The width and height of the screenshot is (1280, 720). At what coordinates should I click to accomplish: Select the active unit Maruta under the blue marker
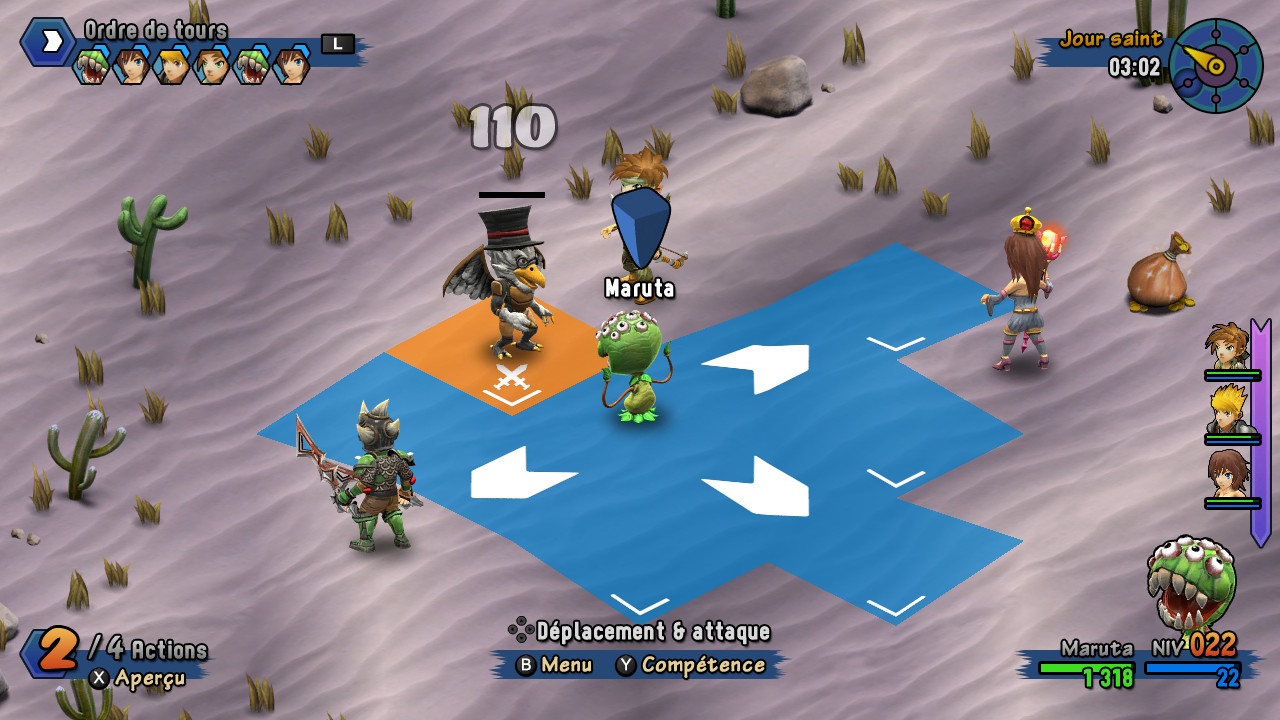pyautogui.click(x=632, y=365)
